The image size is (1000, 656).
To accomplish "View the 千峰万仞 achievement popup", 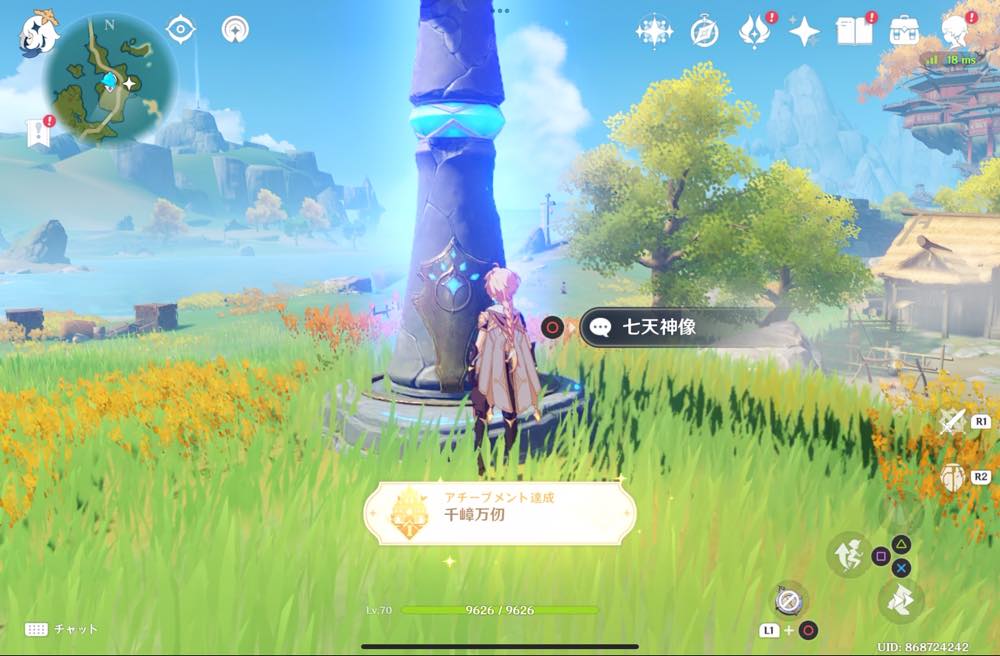I will tap(500, 514).
